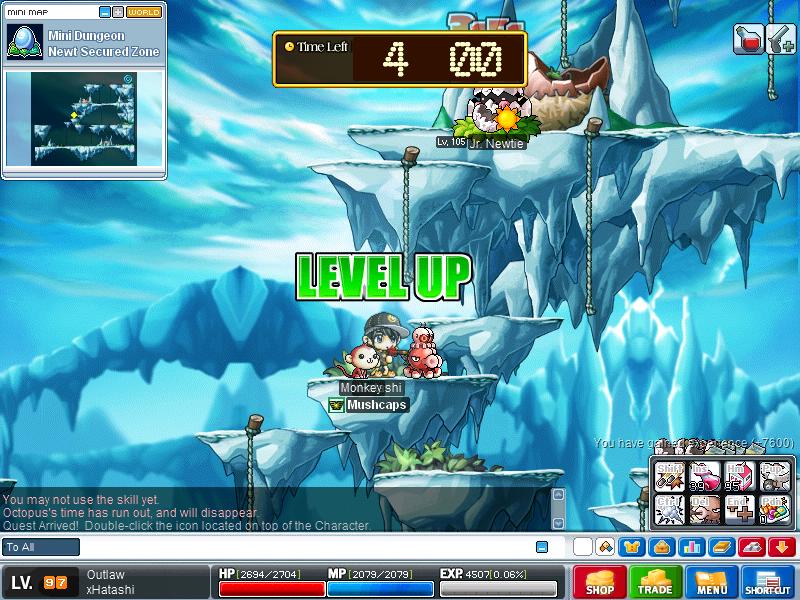This screenshot has height=600, width=800.
Task: Use the milk carton on Hm slot
Action: click(740, 477)
